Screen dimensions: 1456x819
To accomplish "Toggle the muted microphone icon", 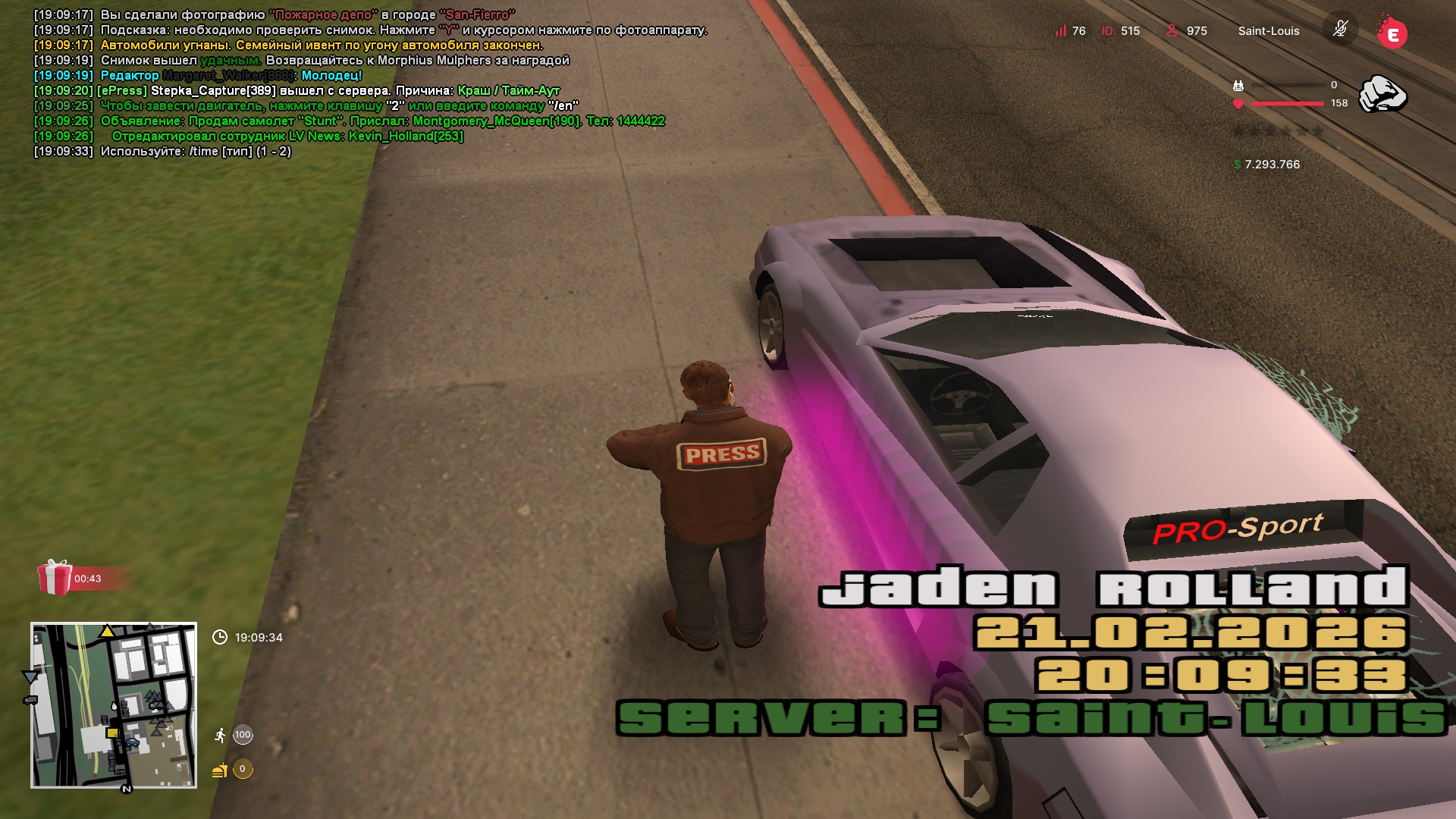I will (x=1340, y=30).
